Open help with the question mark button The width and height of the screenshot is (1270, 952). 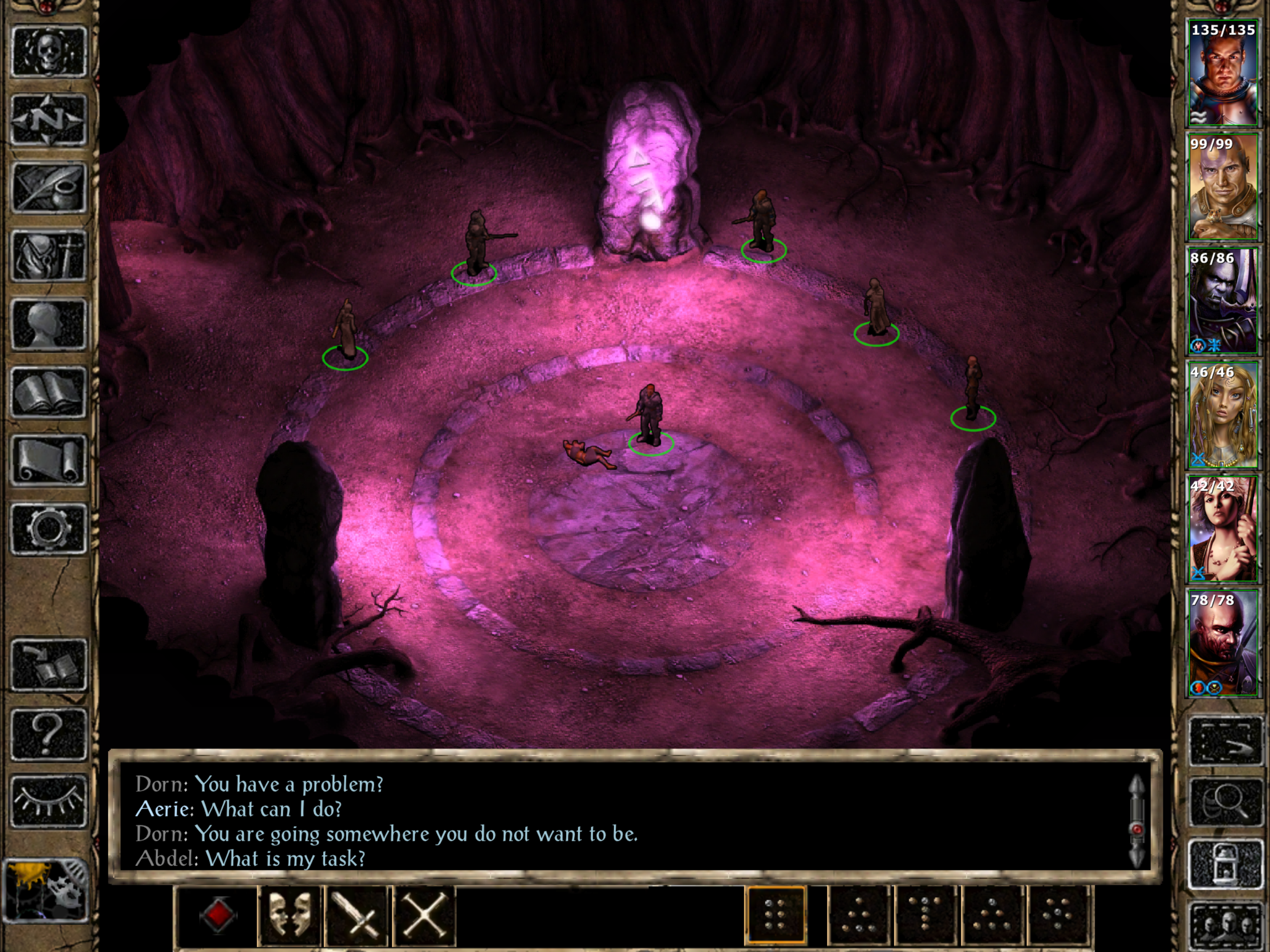pos(49,733)
